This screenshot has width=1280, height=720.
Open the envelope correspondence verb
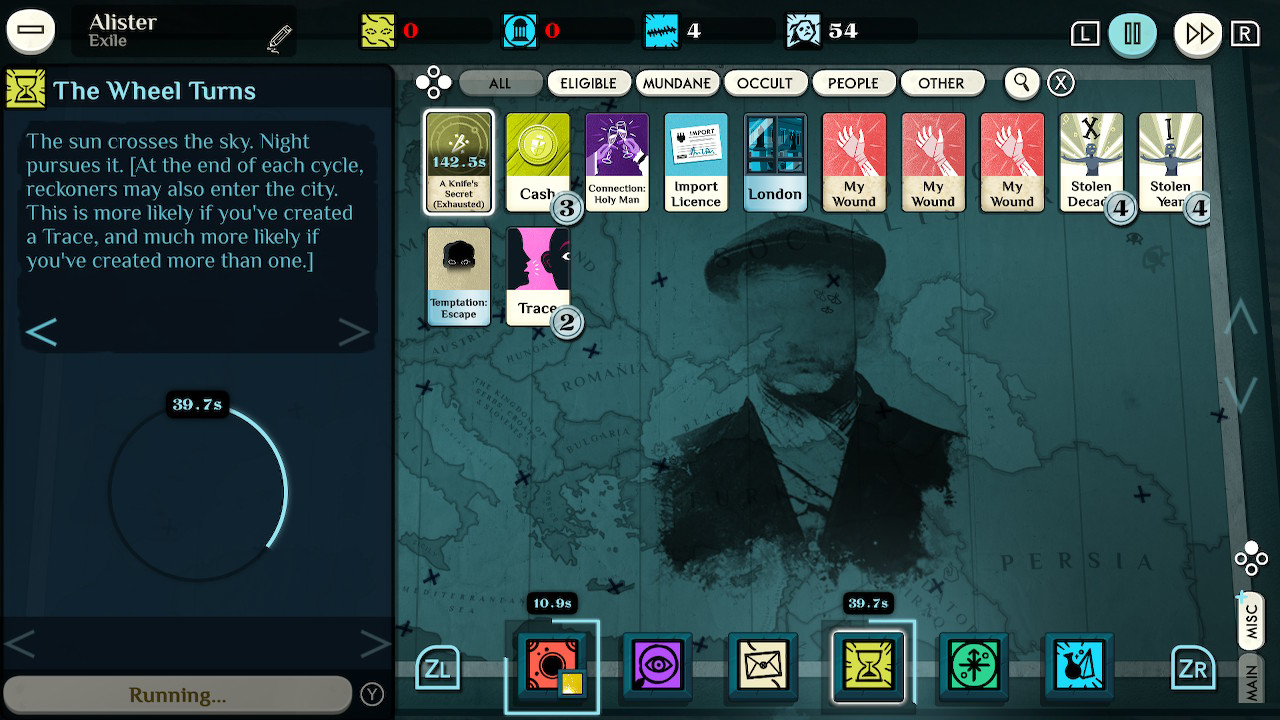tap(761, 666)
